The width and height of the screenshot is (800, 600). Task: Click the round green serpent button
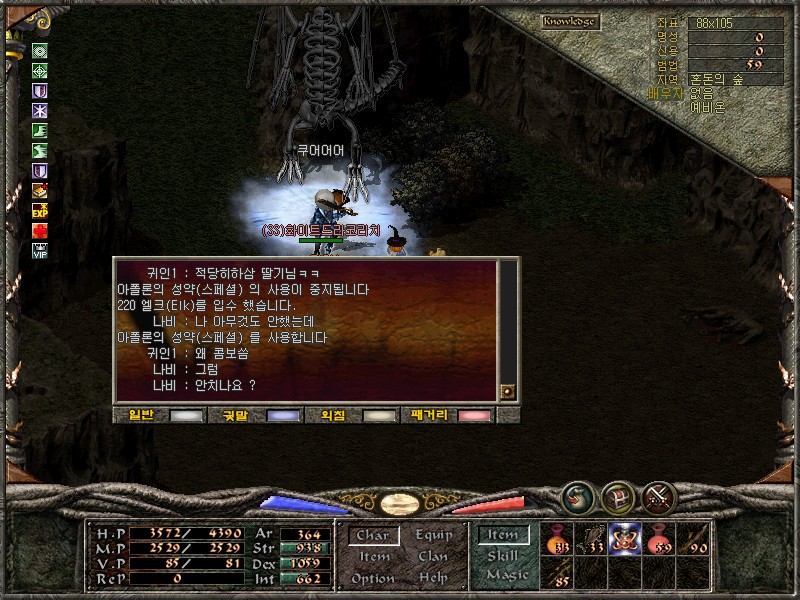pos(577,495)
